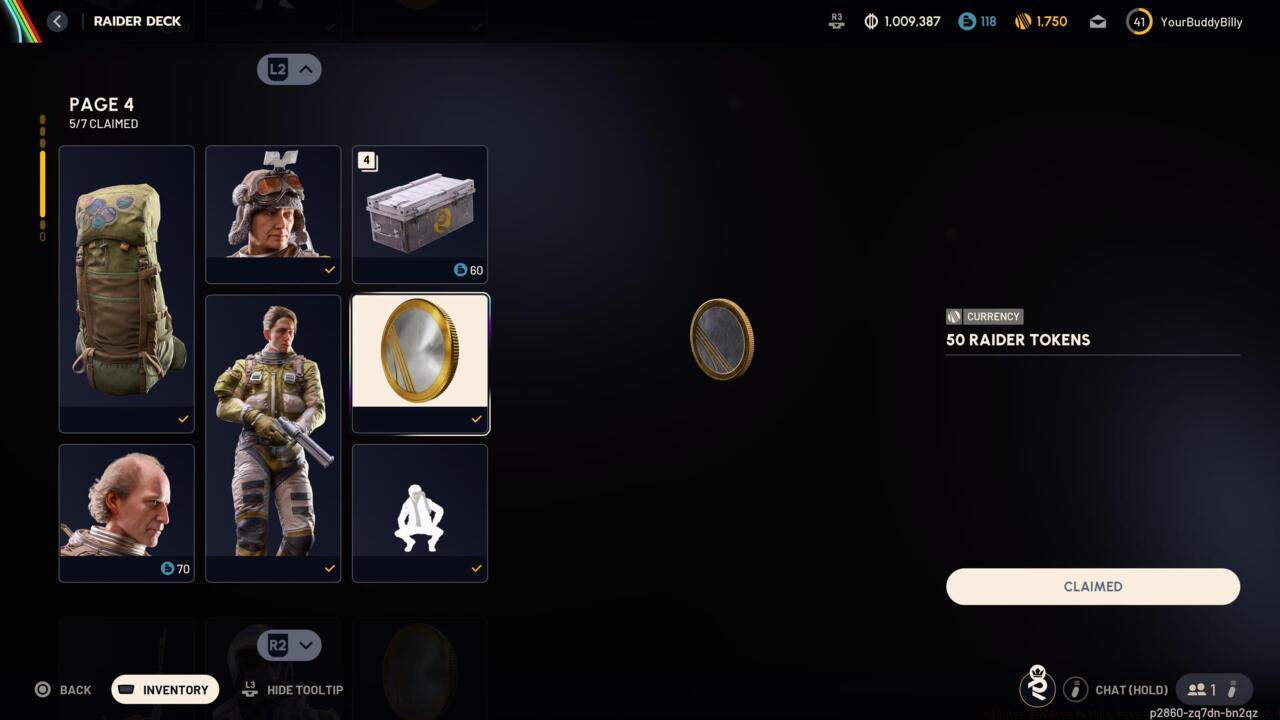Click the currency tag icon beside CURRENCY label
Screen dimensions: 1280x720
point(953,316)
